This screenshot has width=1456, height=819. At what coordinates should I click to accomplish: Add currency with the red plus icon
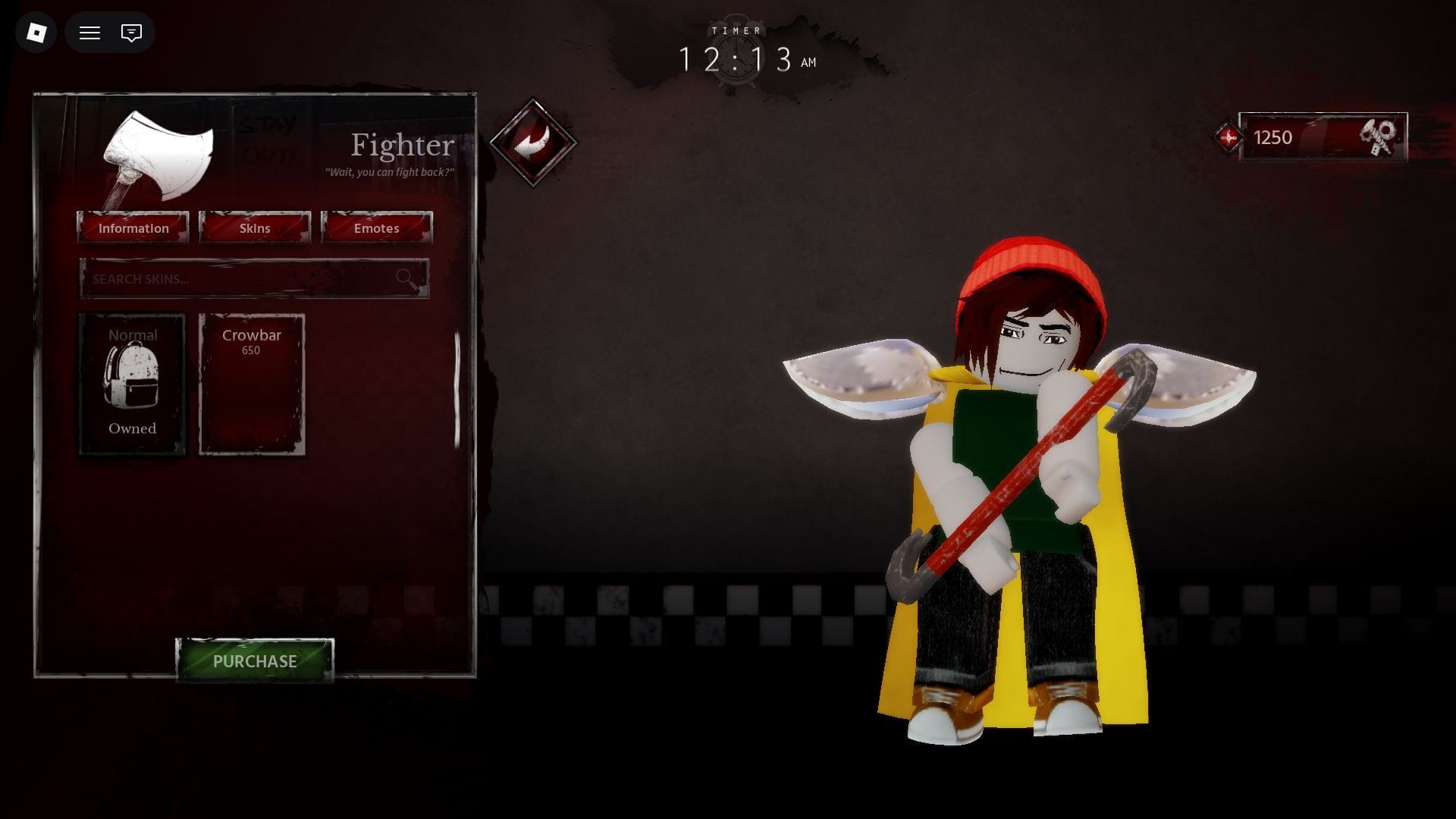[1228, 137]
